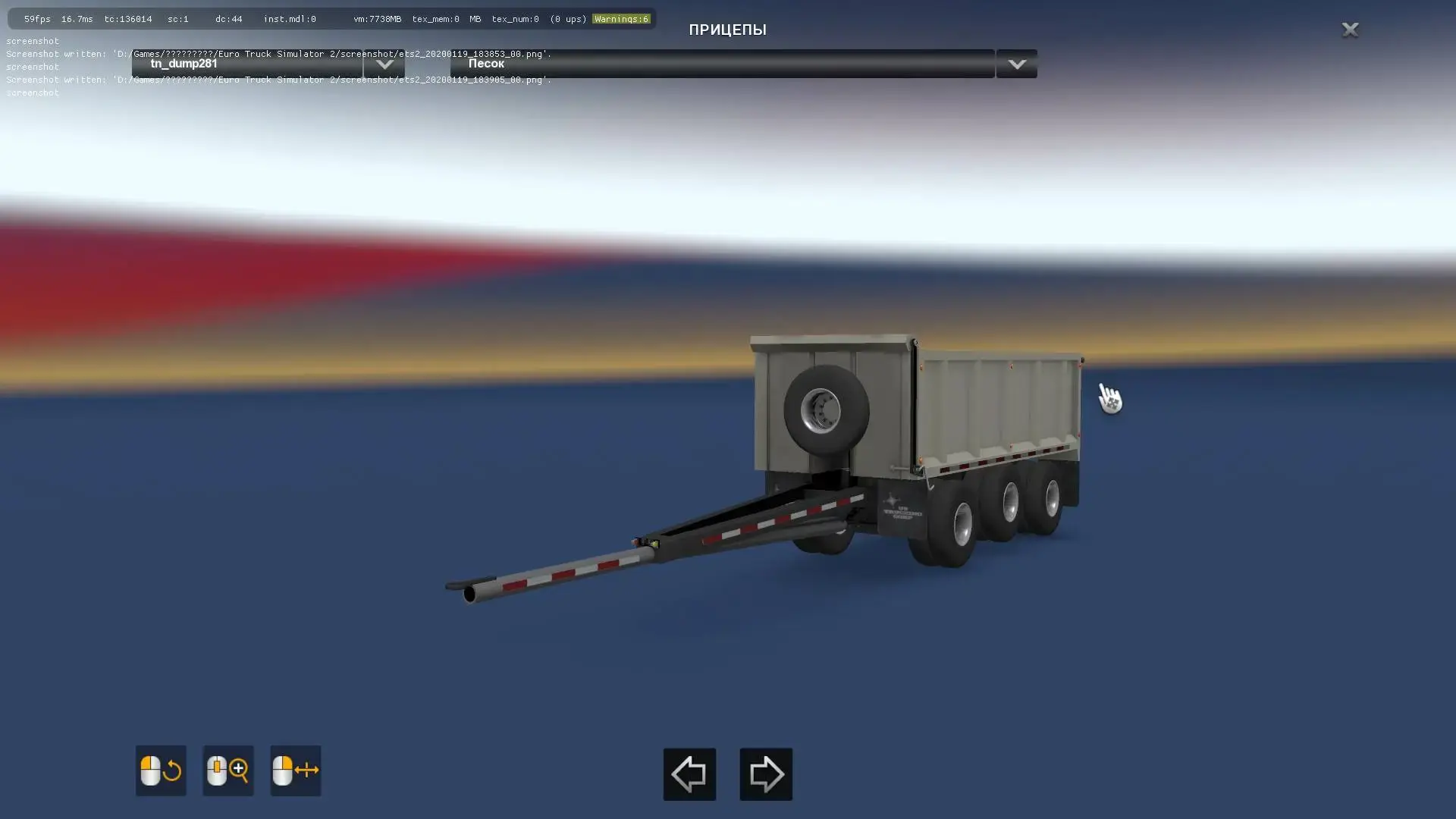Open the tn_dump281 trailer dropdown
1456x819 pixels.
click(x=384, y=64)
